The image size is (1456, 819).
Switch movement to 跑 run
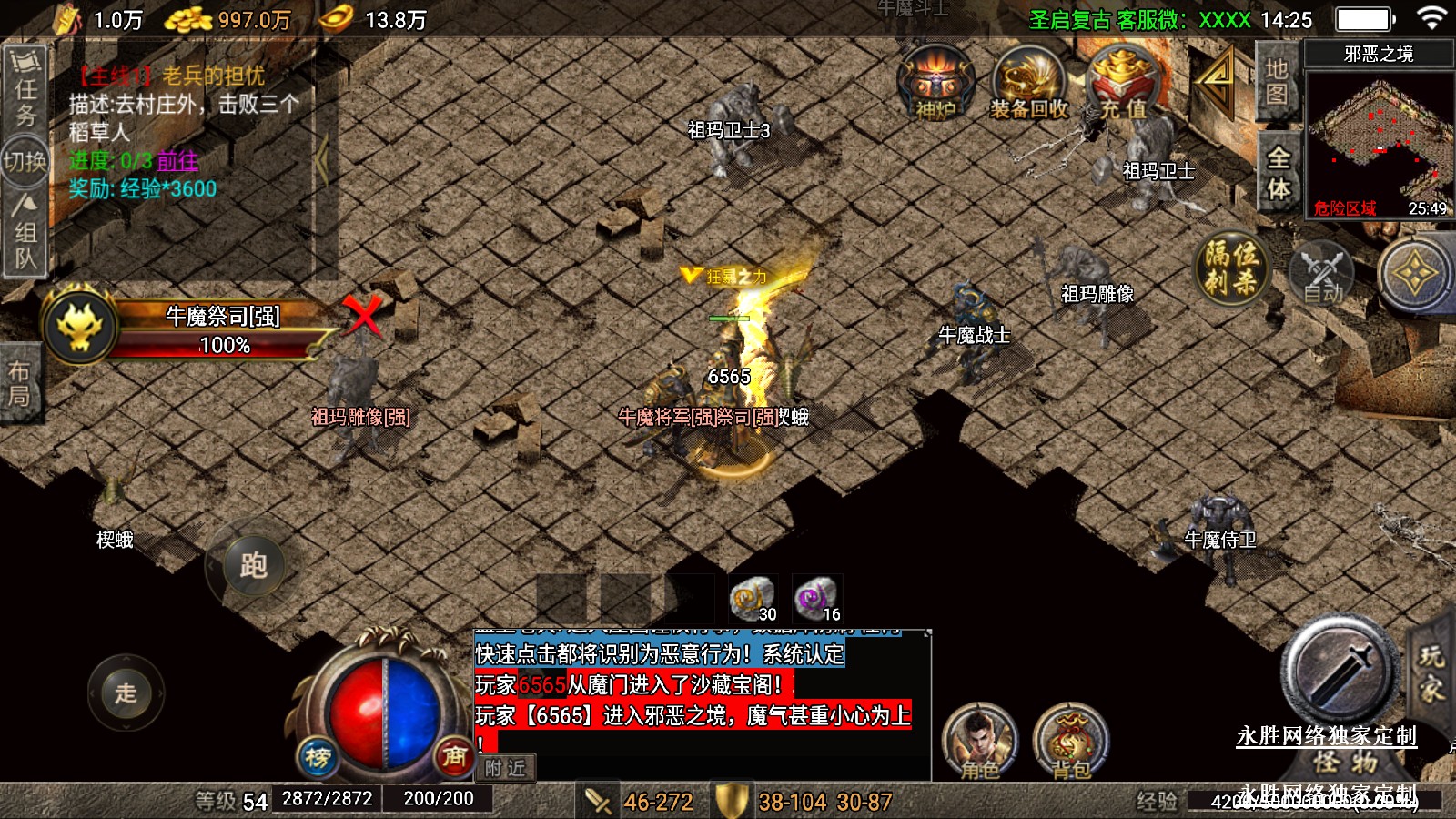coord(252,565)
